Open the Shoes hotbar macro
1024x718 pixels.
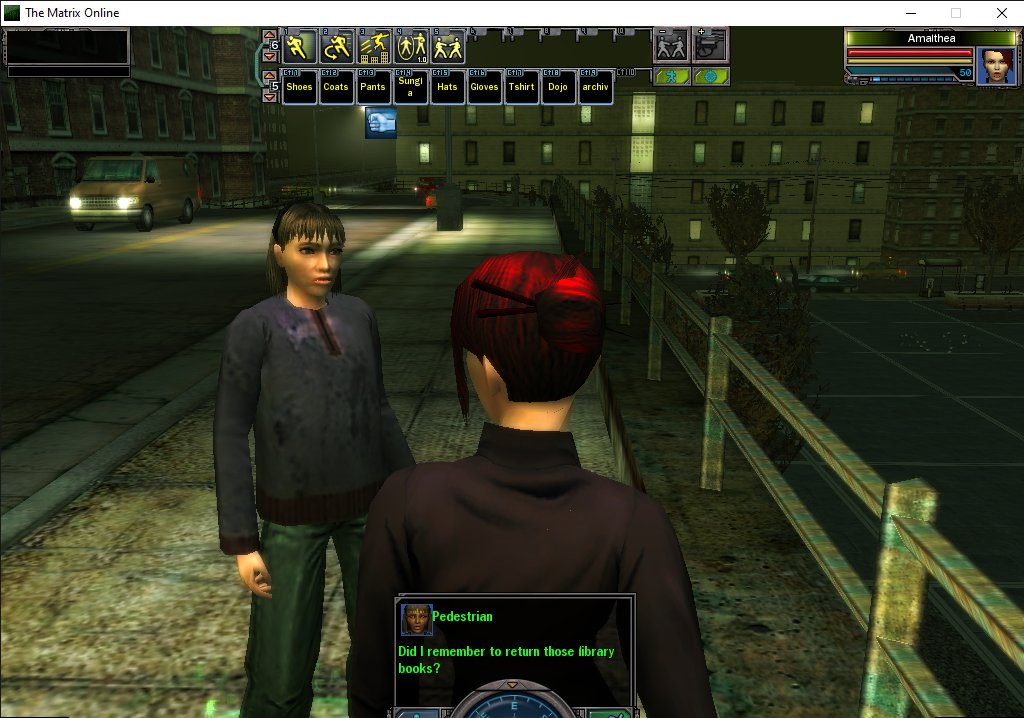(299, 87)
